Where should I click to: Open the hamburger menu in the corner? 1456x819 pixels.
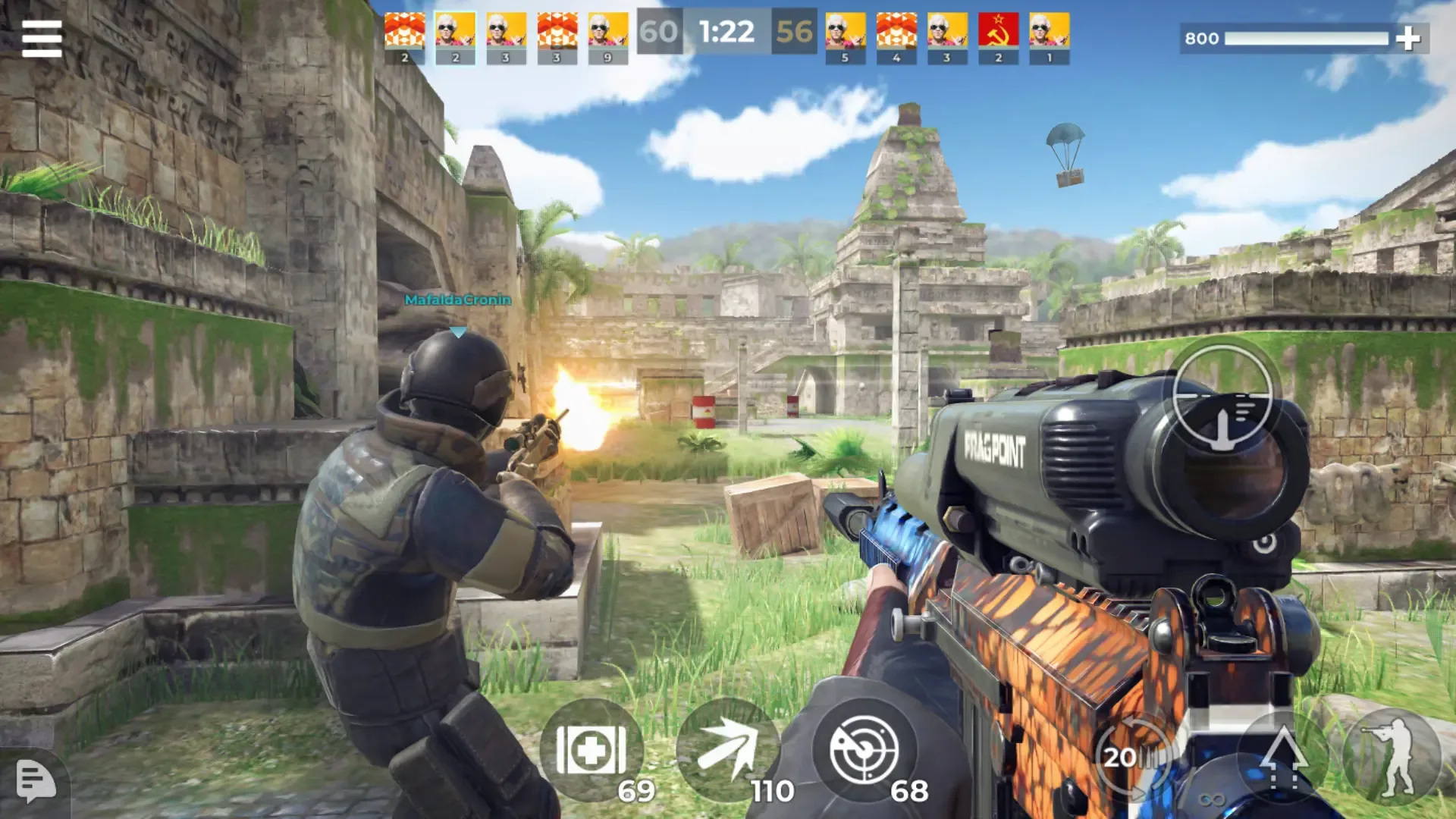pyautogui.click(x=42, y=38)
